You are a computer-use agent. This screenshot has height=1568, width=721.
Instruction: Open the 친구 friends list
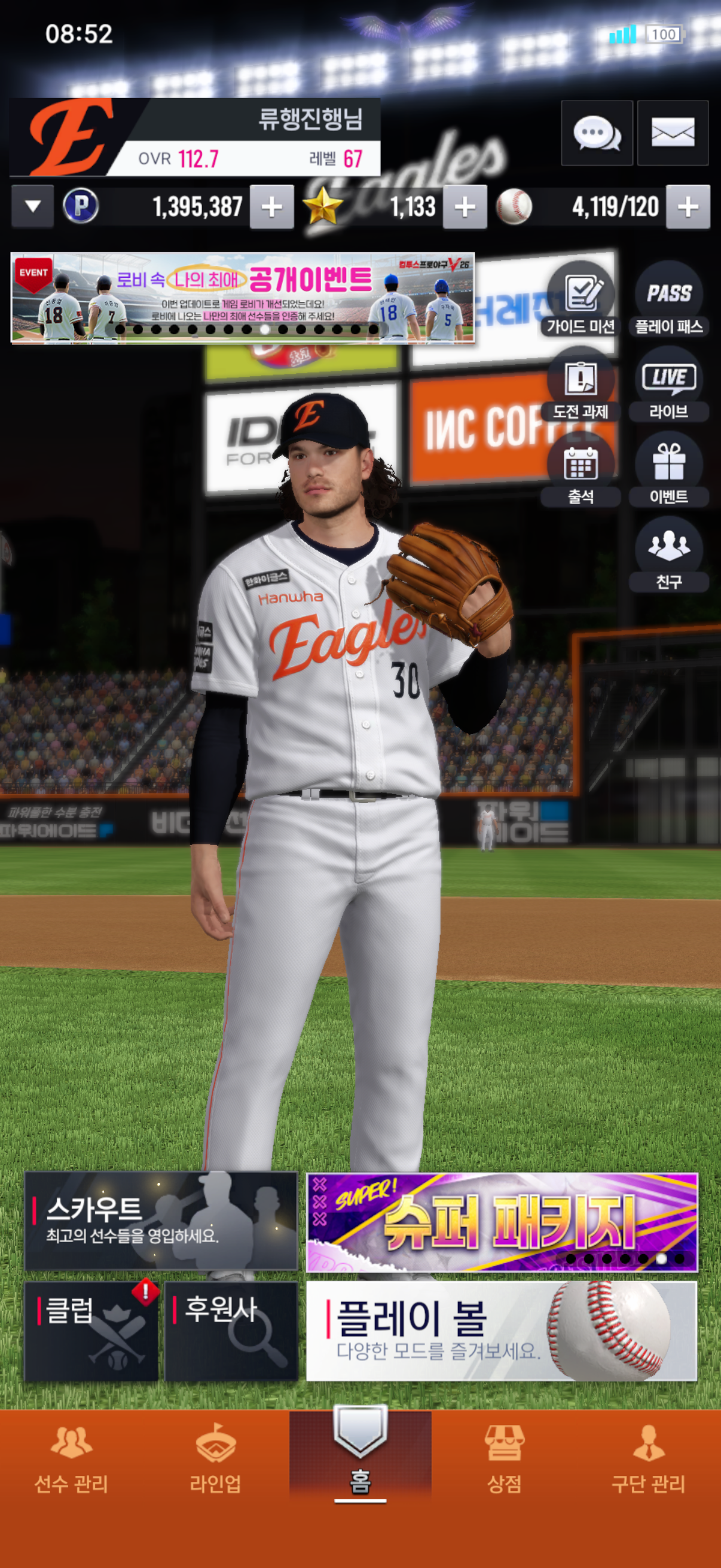click(668, 555)
